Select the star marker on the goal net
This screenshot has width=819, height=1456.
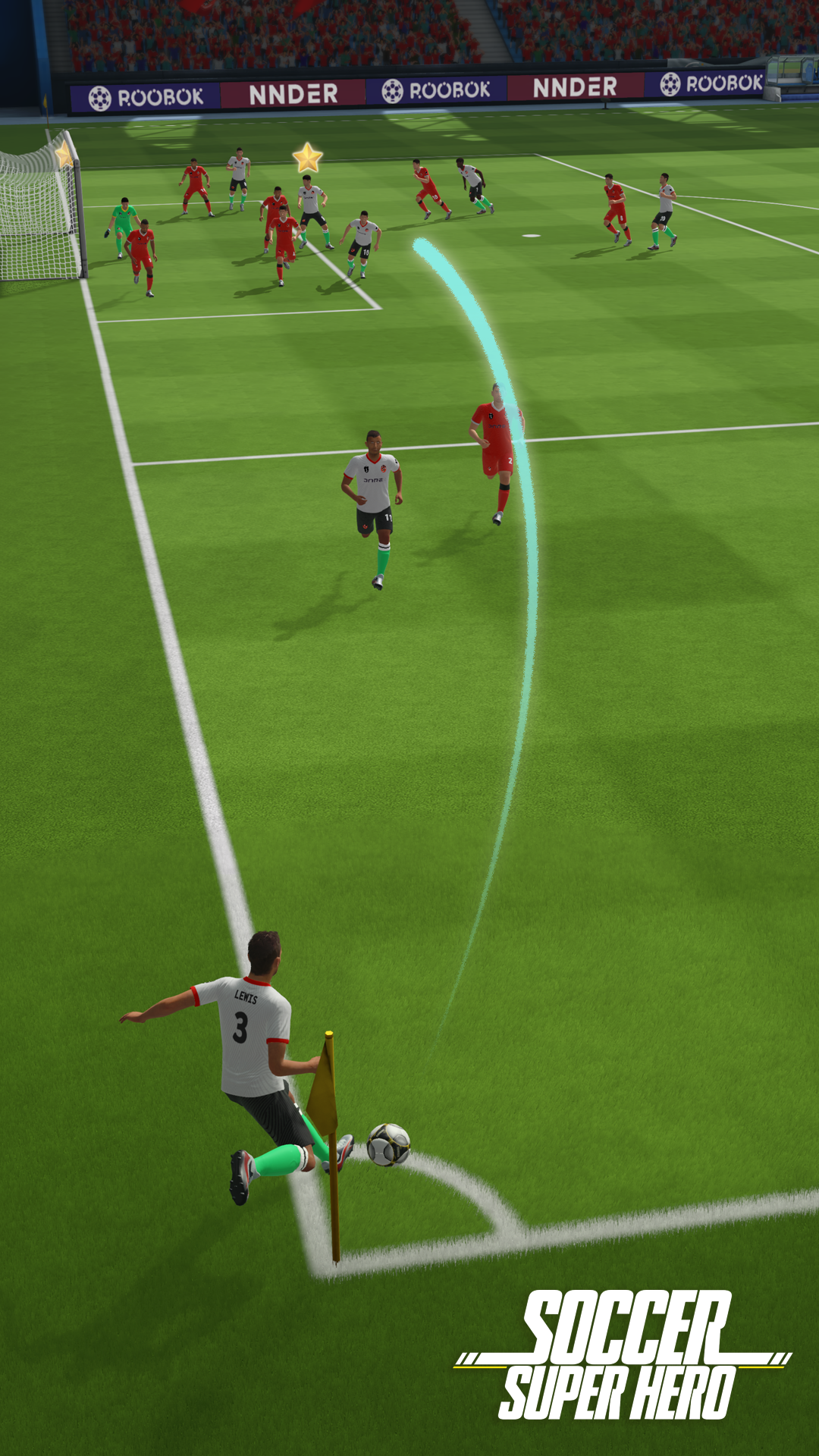(64, 155)
